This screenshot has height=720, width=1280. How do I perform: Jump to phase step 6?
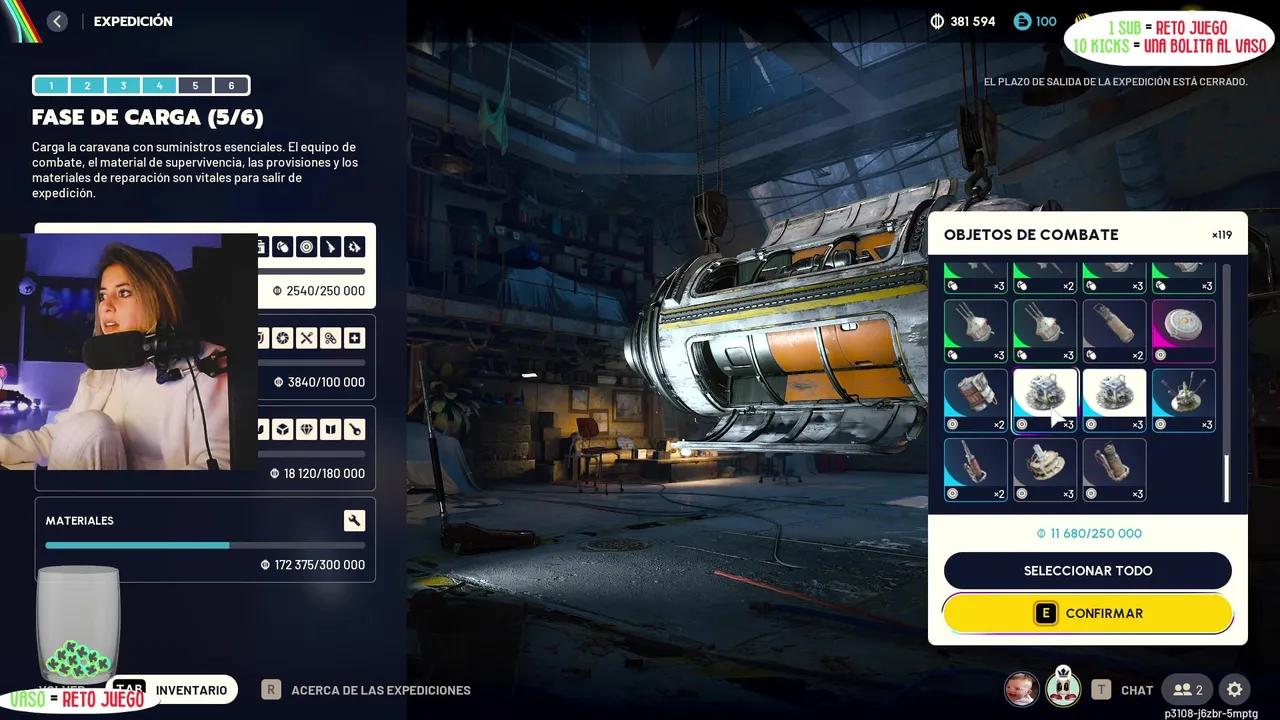click(x=231, y=86)
